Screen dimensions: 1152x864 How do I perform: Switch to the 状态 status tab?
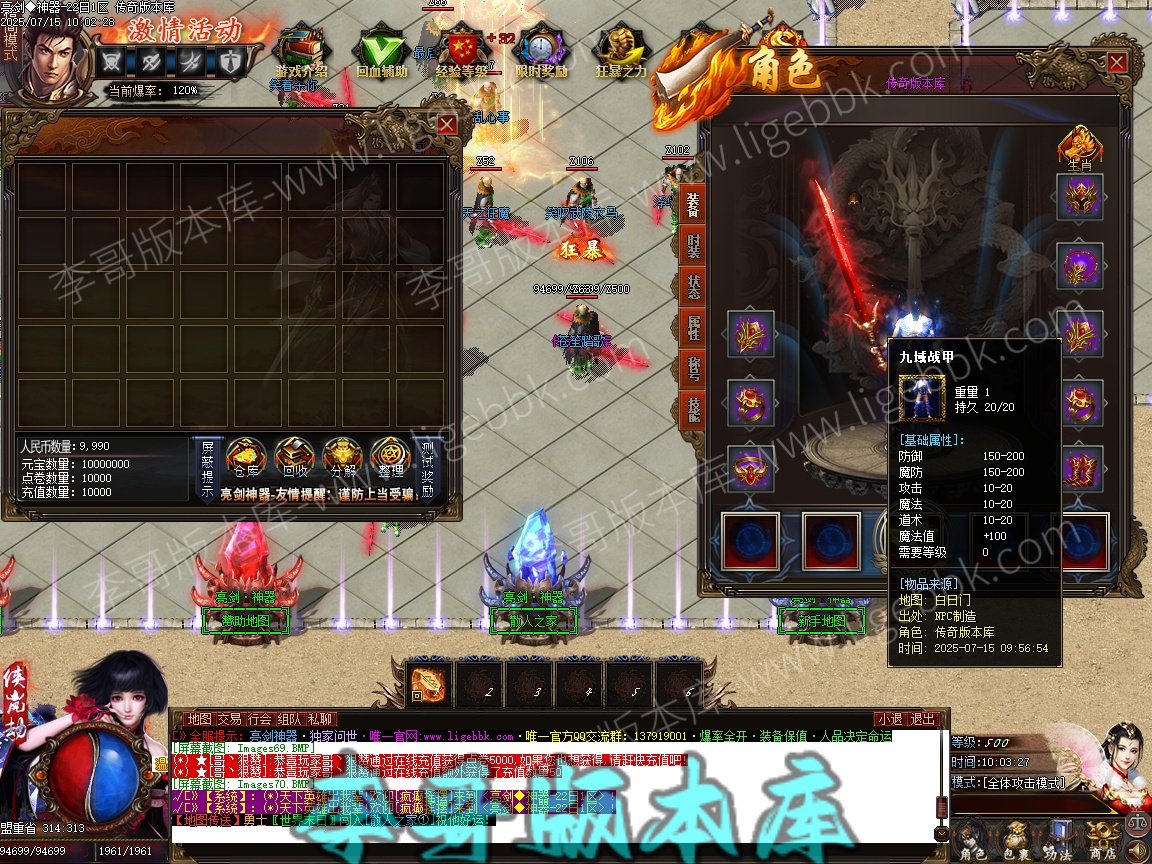click(x=692, y=286)
